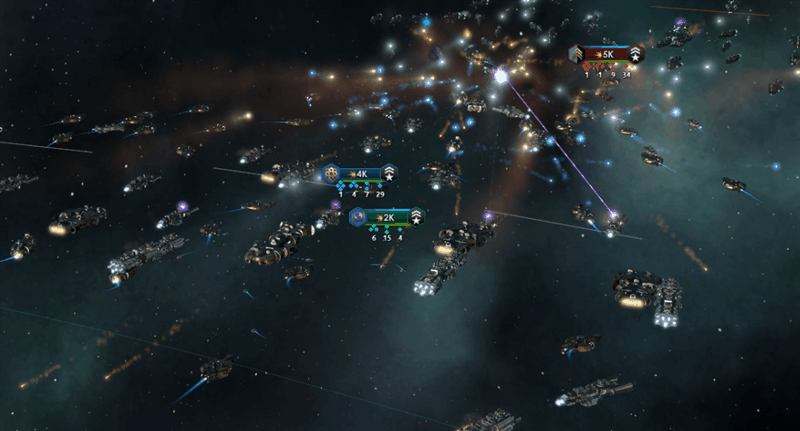800x431 pixels.
Task: Select the red 5K enemy fleet banner
Action: pos(606,53)
